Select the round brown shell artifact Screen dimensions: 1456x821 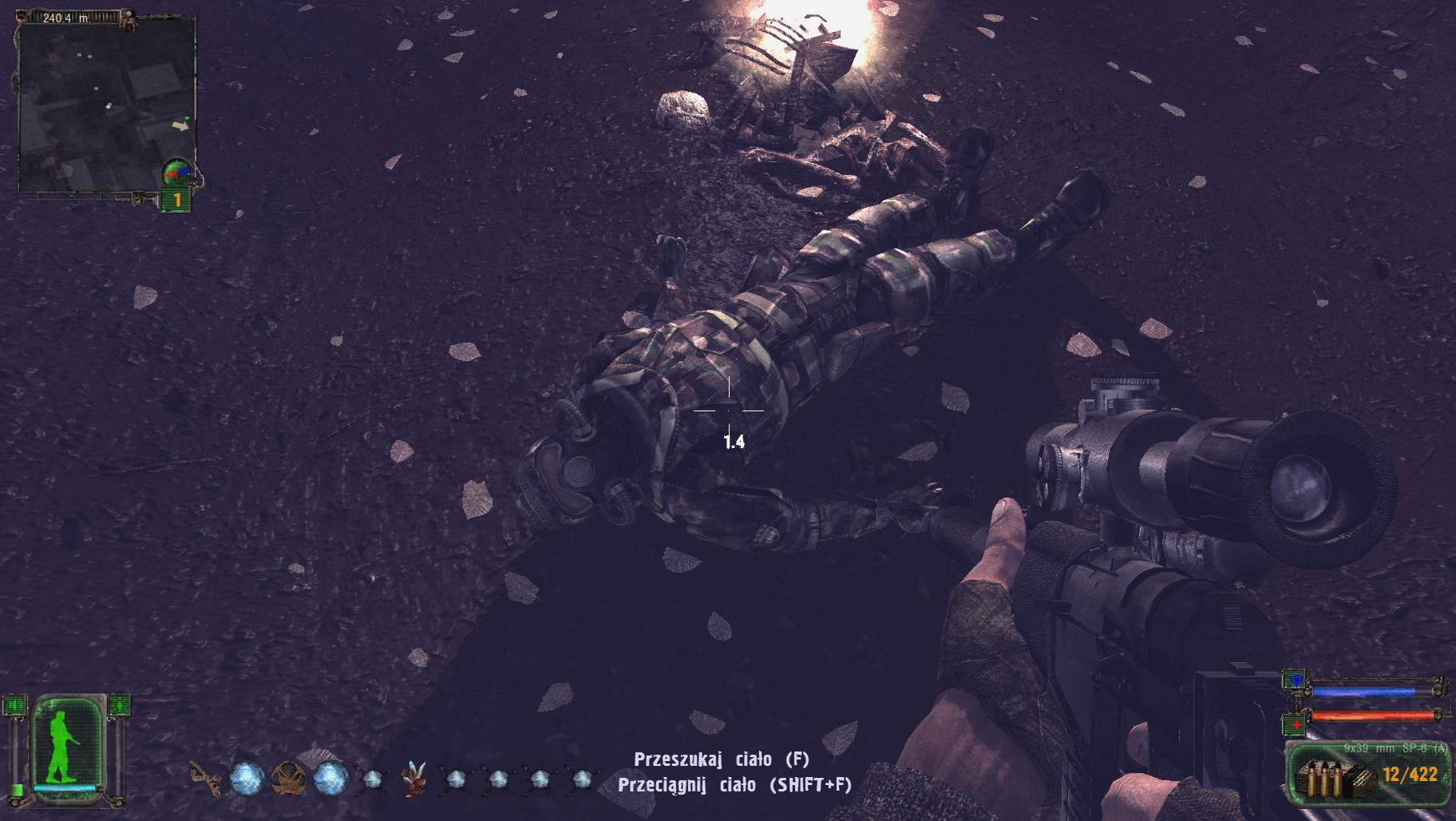[288, 779]
